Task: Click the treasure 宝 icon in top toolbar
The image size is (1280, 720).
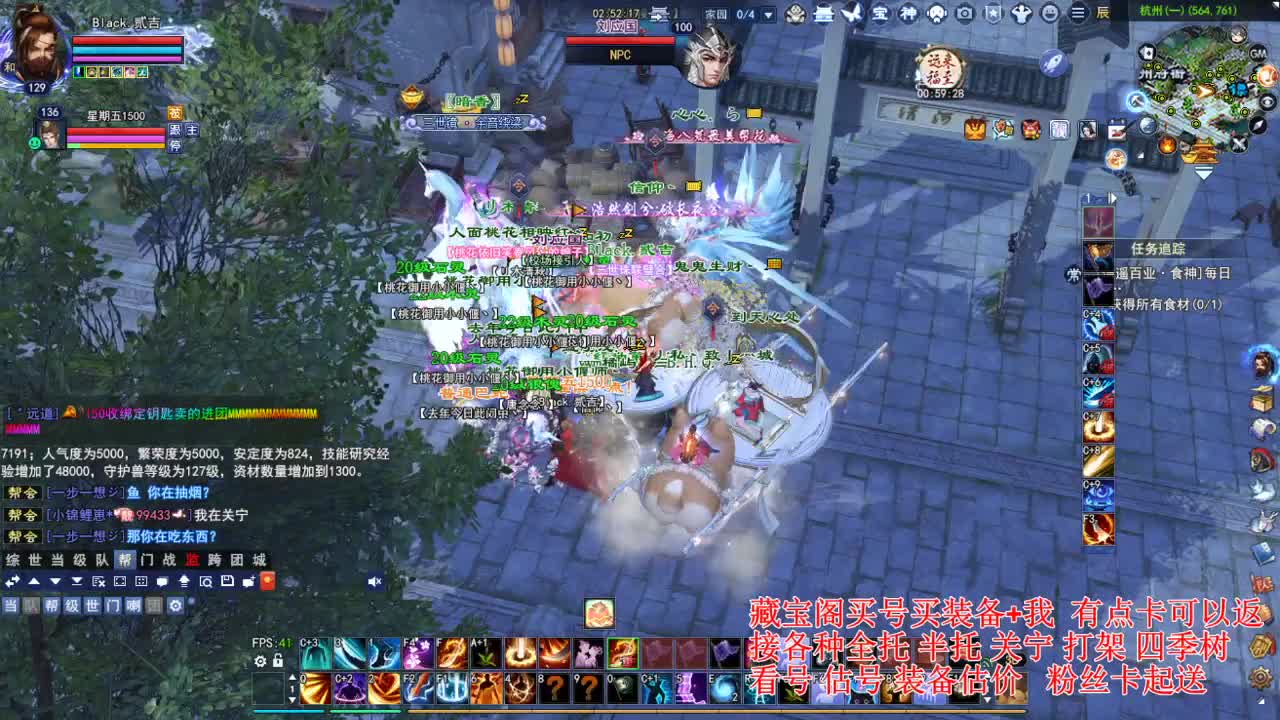Action: (x=881, y=14)
